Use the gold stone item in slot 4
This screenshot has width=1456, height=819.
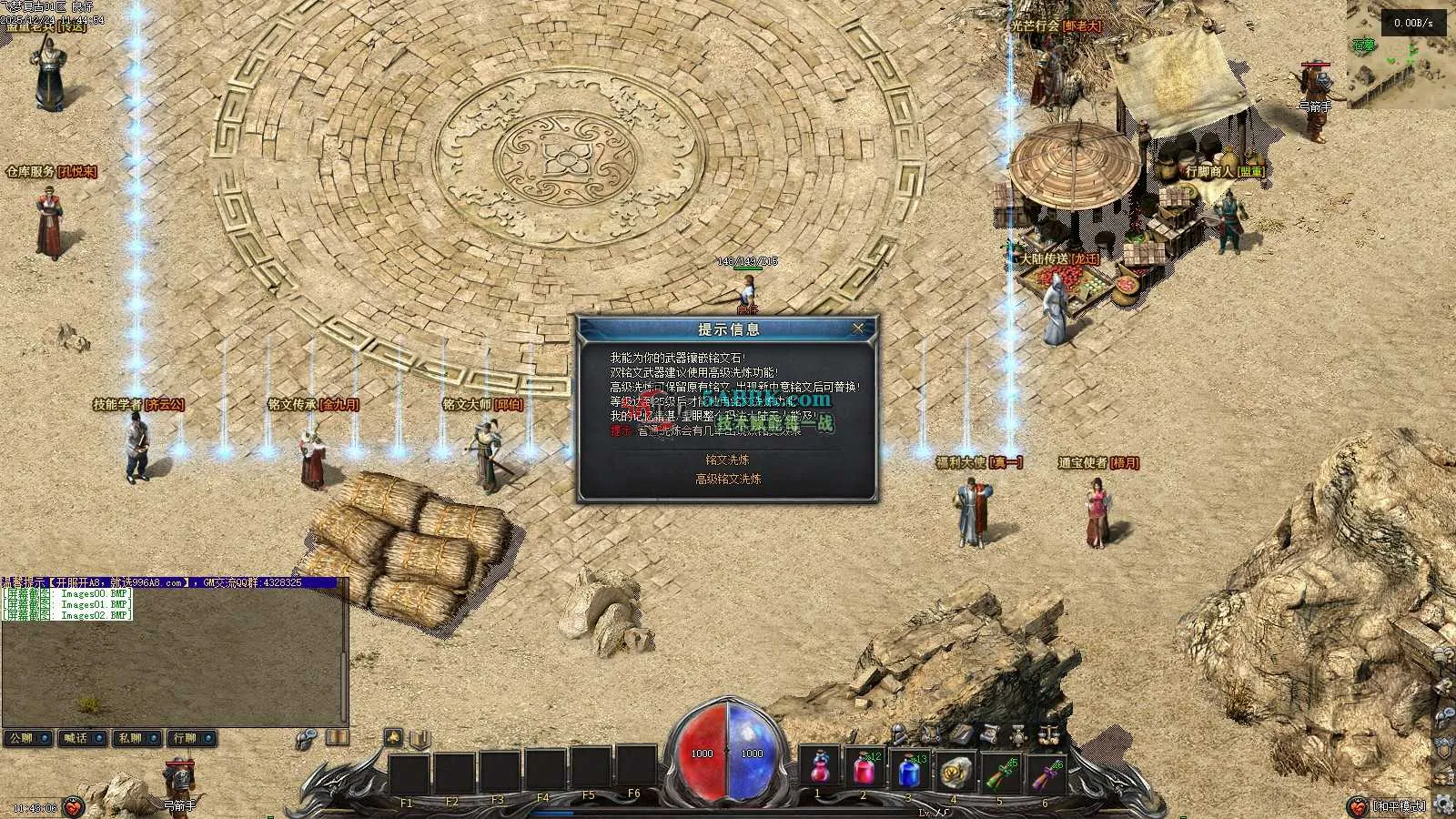954,770
